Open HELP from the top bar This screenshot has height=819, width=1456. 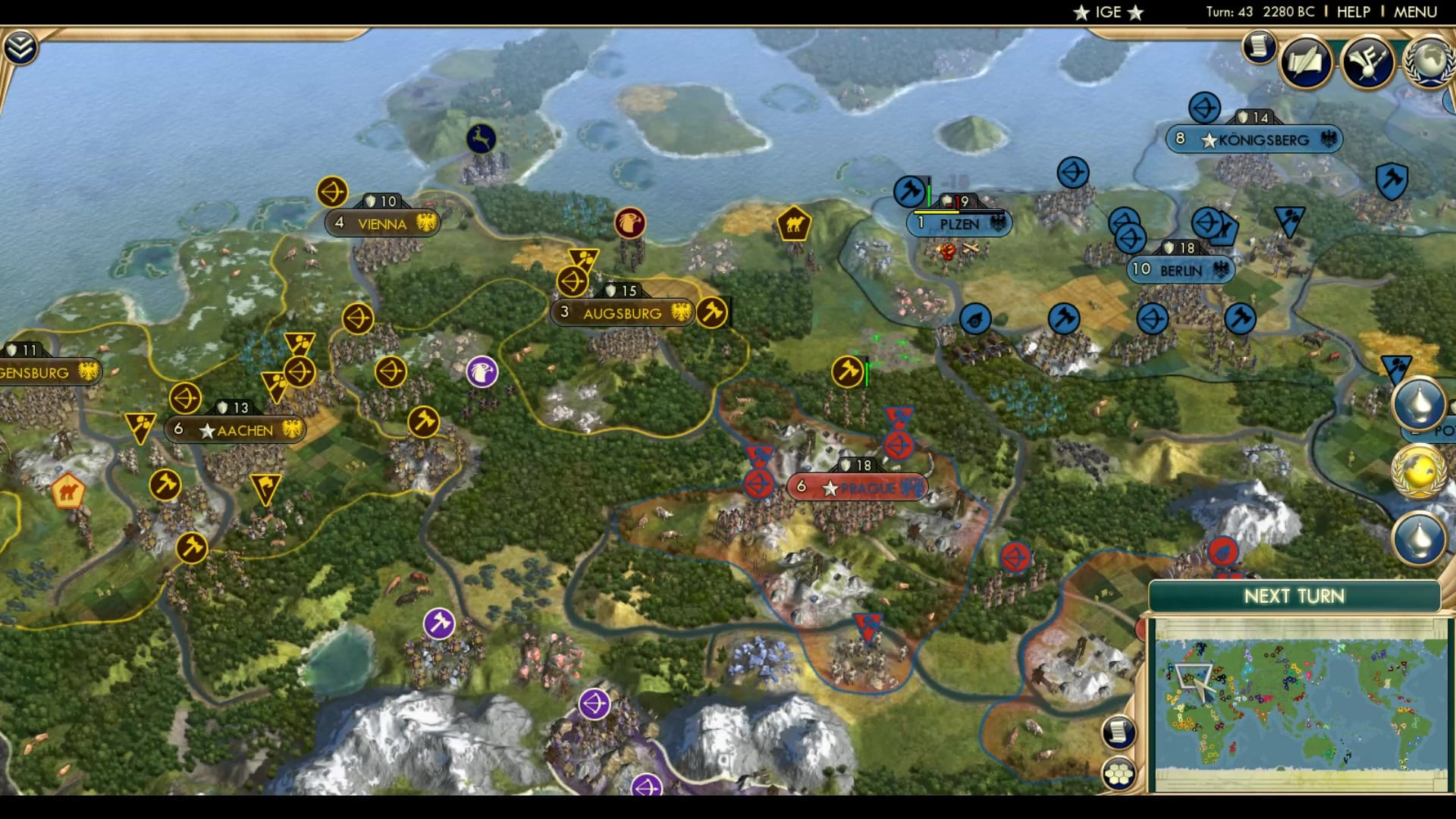tap(1353, 12)
